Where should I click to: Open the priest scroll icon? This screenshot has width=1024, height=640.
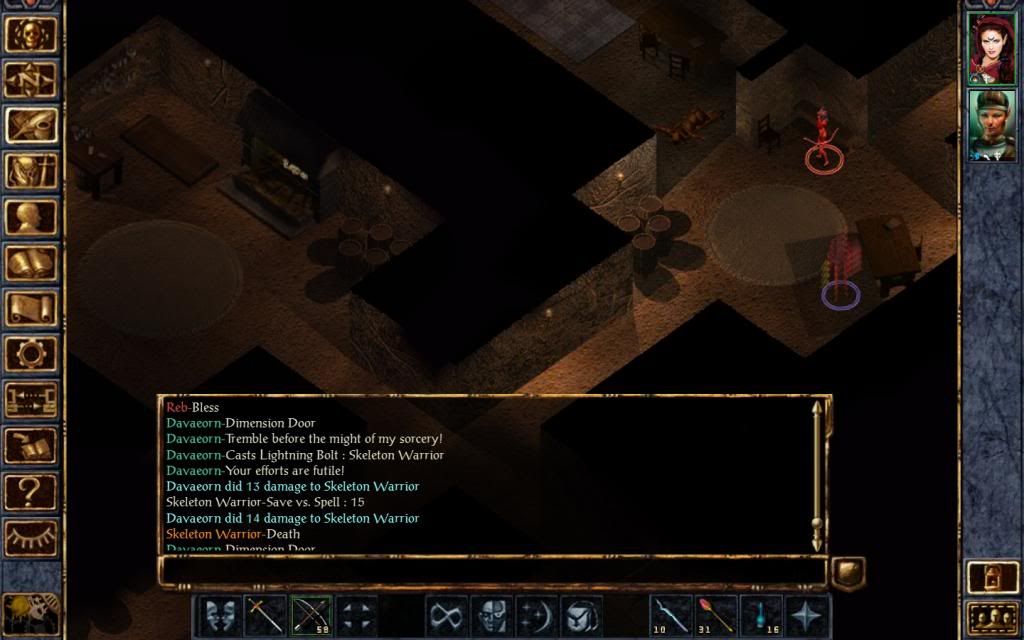[x=31, y=308]
